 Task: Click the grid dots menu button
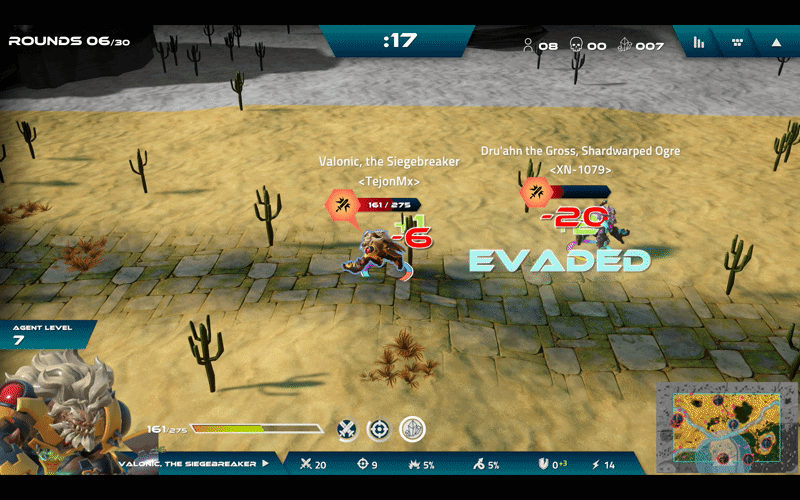click(738, 43)
